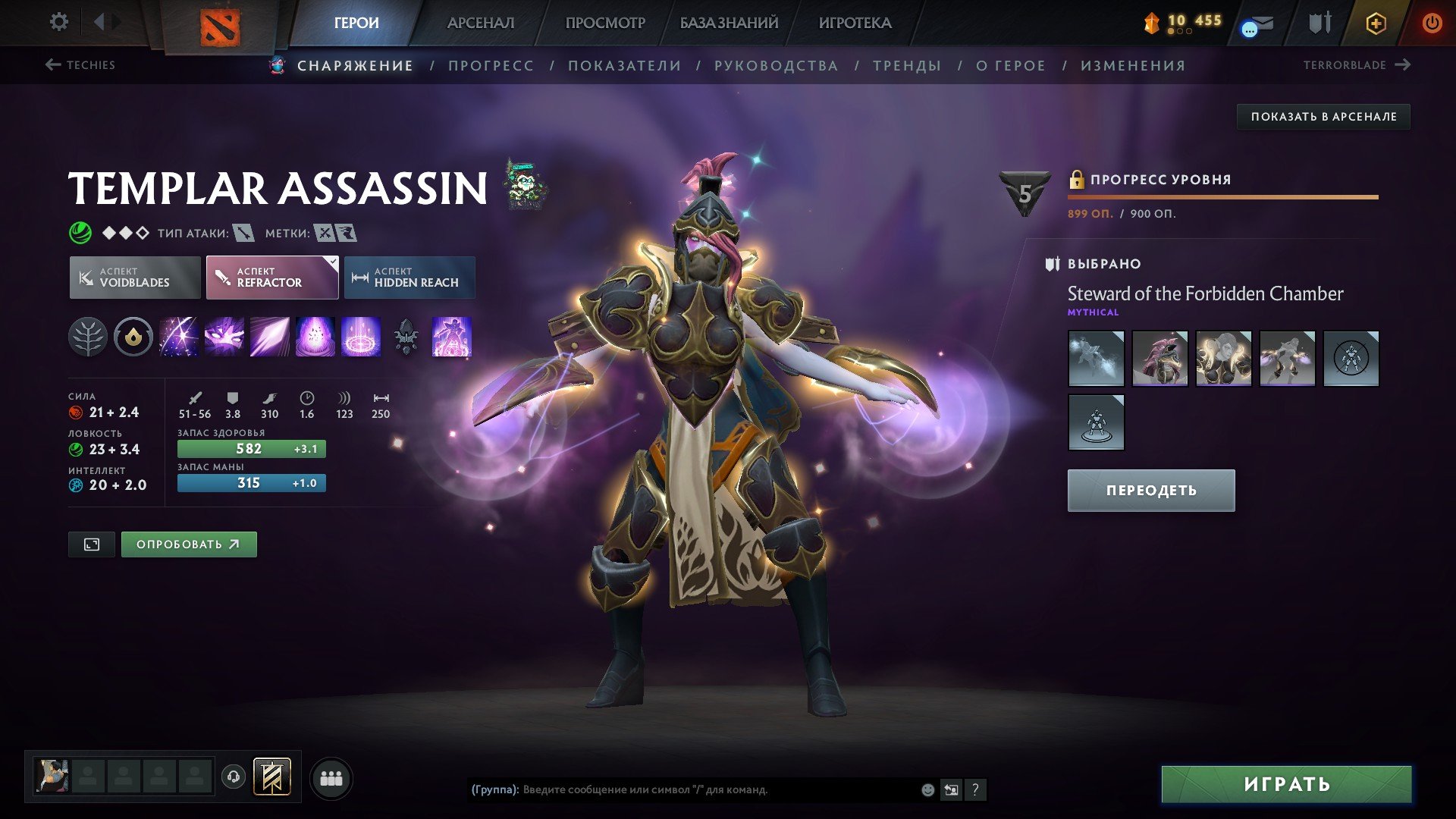Viewport: 1456px width, 819px height.
Task: Open the settings gear icon
Action: tap(58, 22)
